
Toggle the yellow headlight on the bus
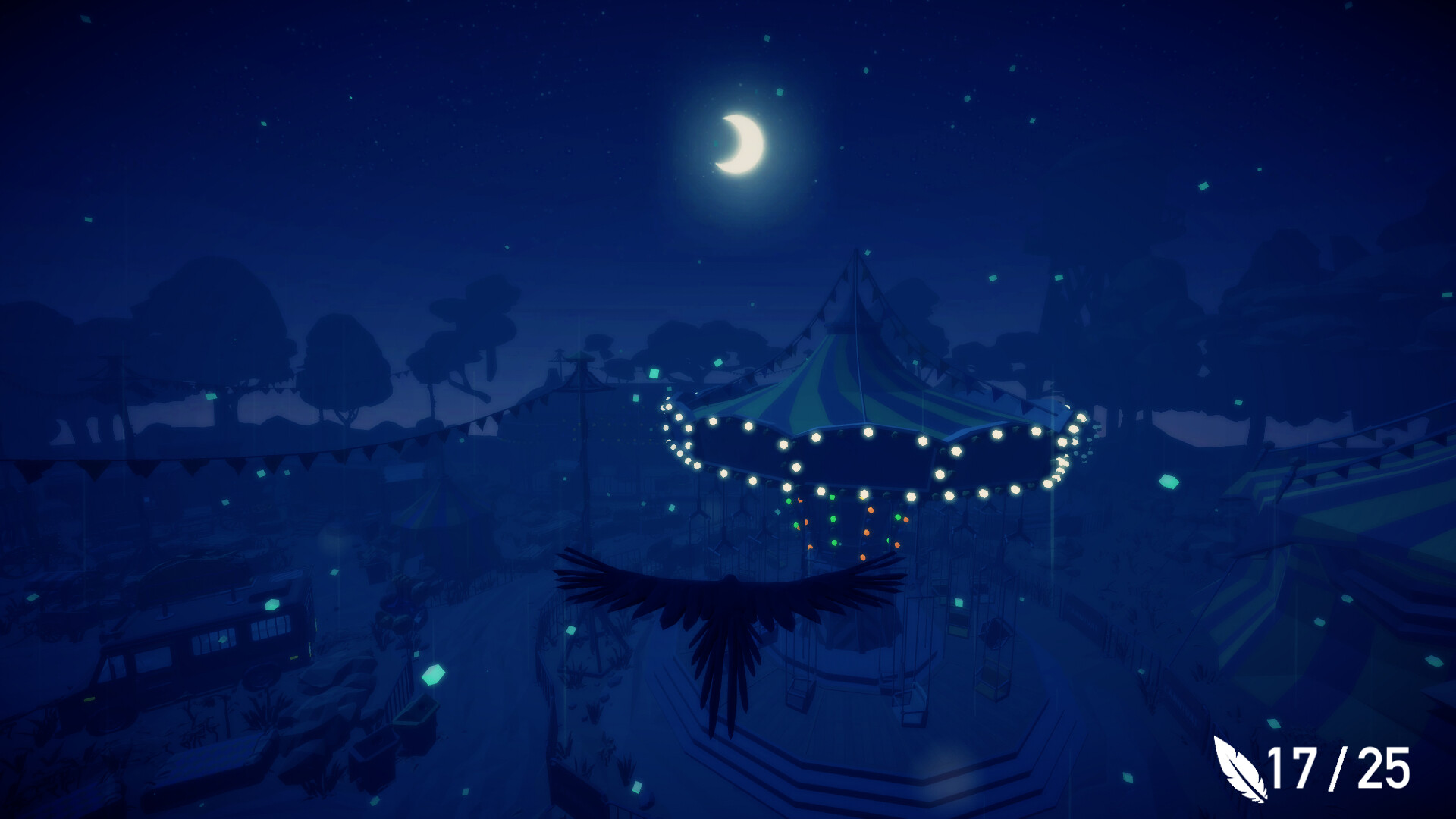89,701
